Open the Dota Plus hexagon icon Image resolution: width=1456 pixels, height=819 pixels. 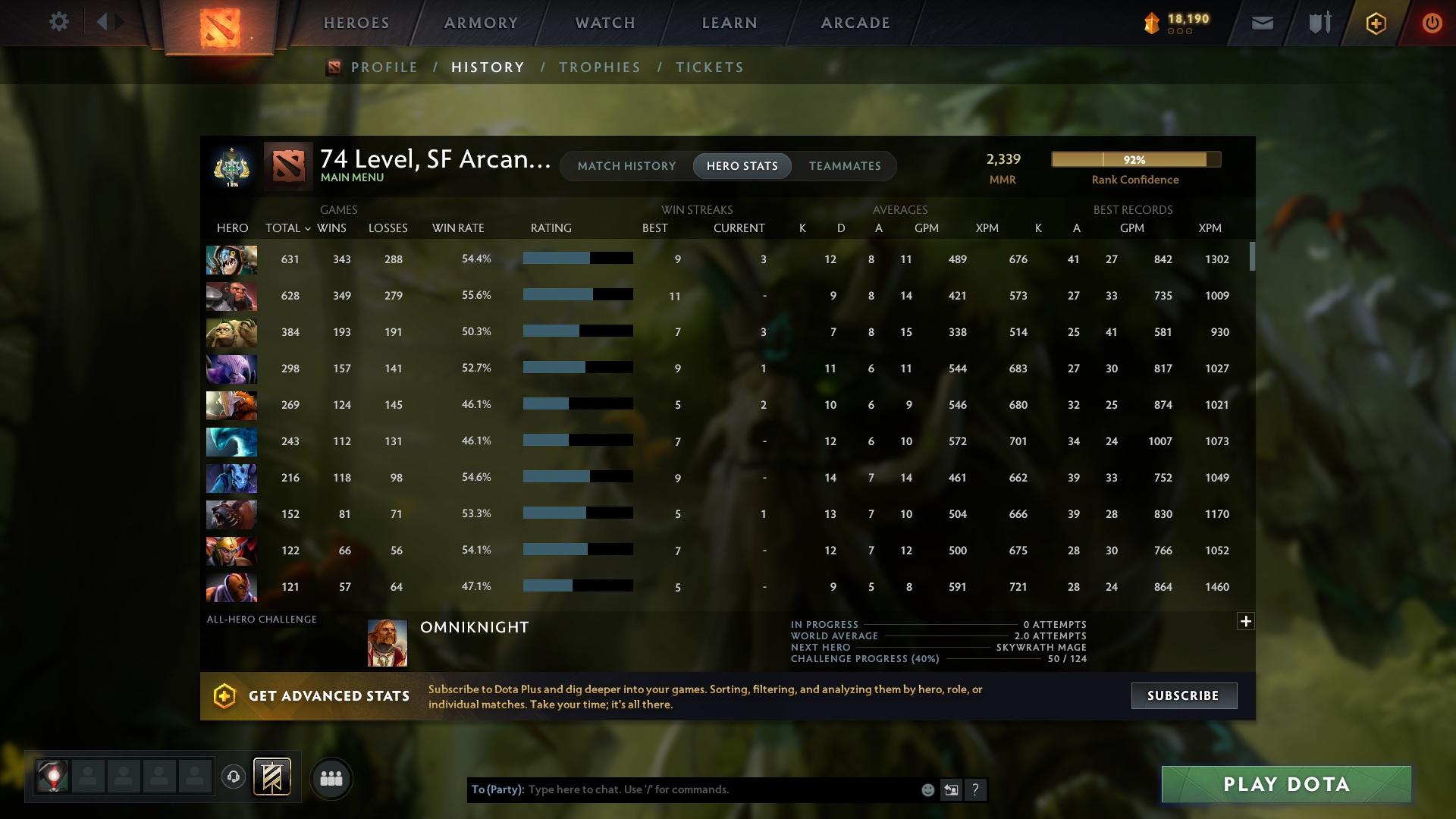1375,22
